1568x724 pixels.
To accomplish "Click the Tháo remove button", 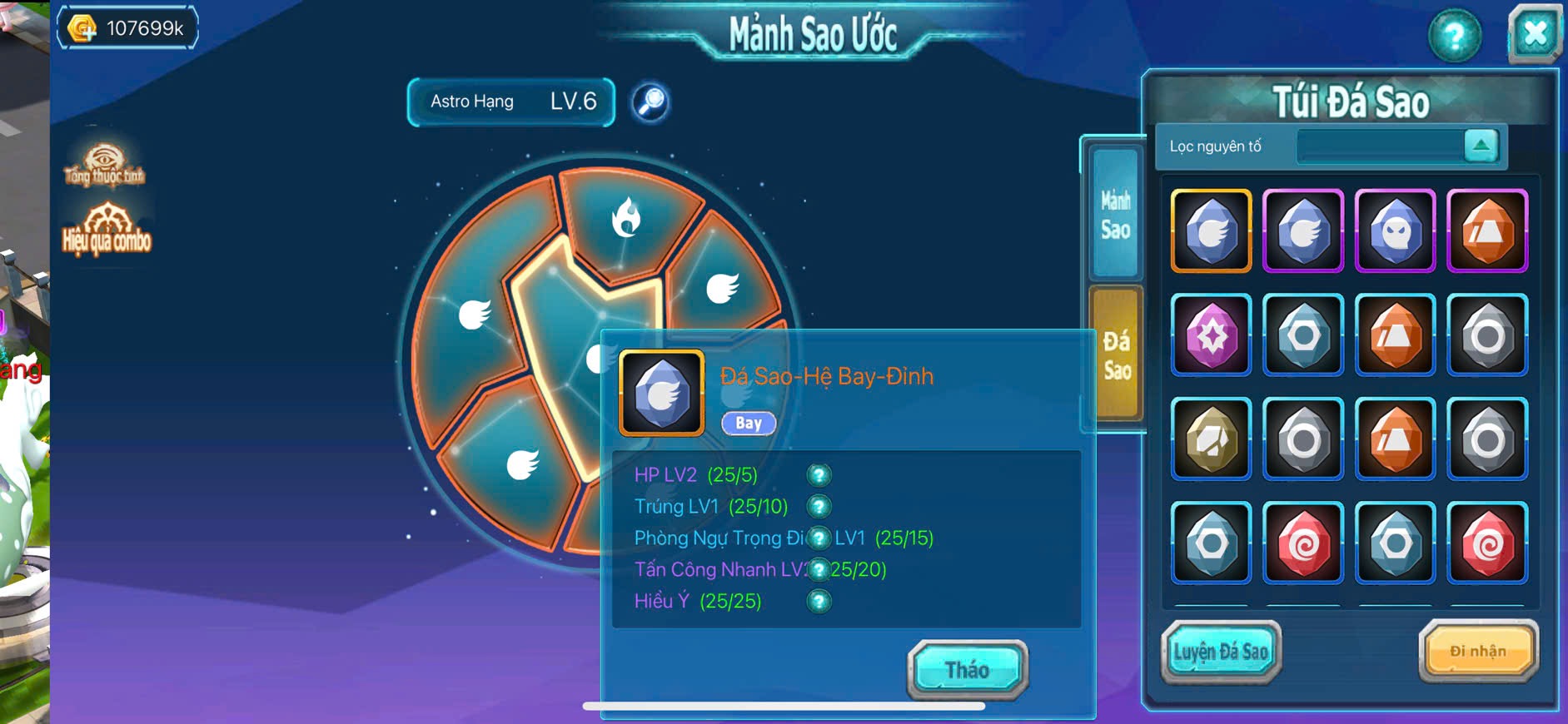I will [967, 669].
